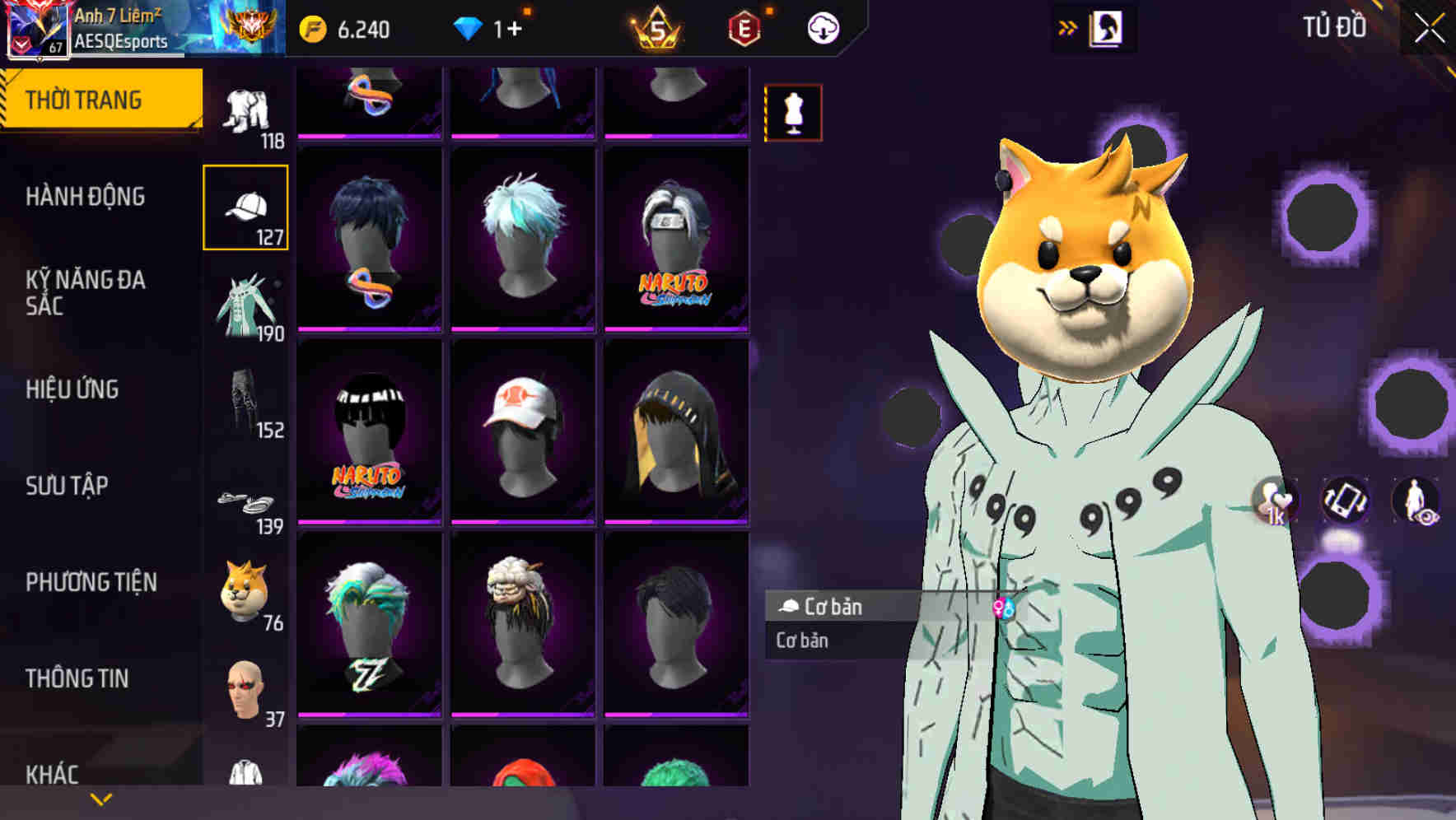The width and height of the screenshot is (1456, 820).
Task: Click the red E badge icon in top bar
Action: [x=744, y=26]
